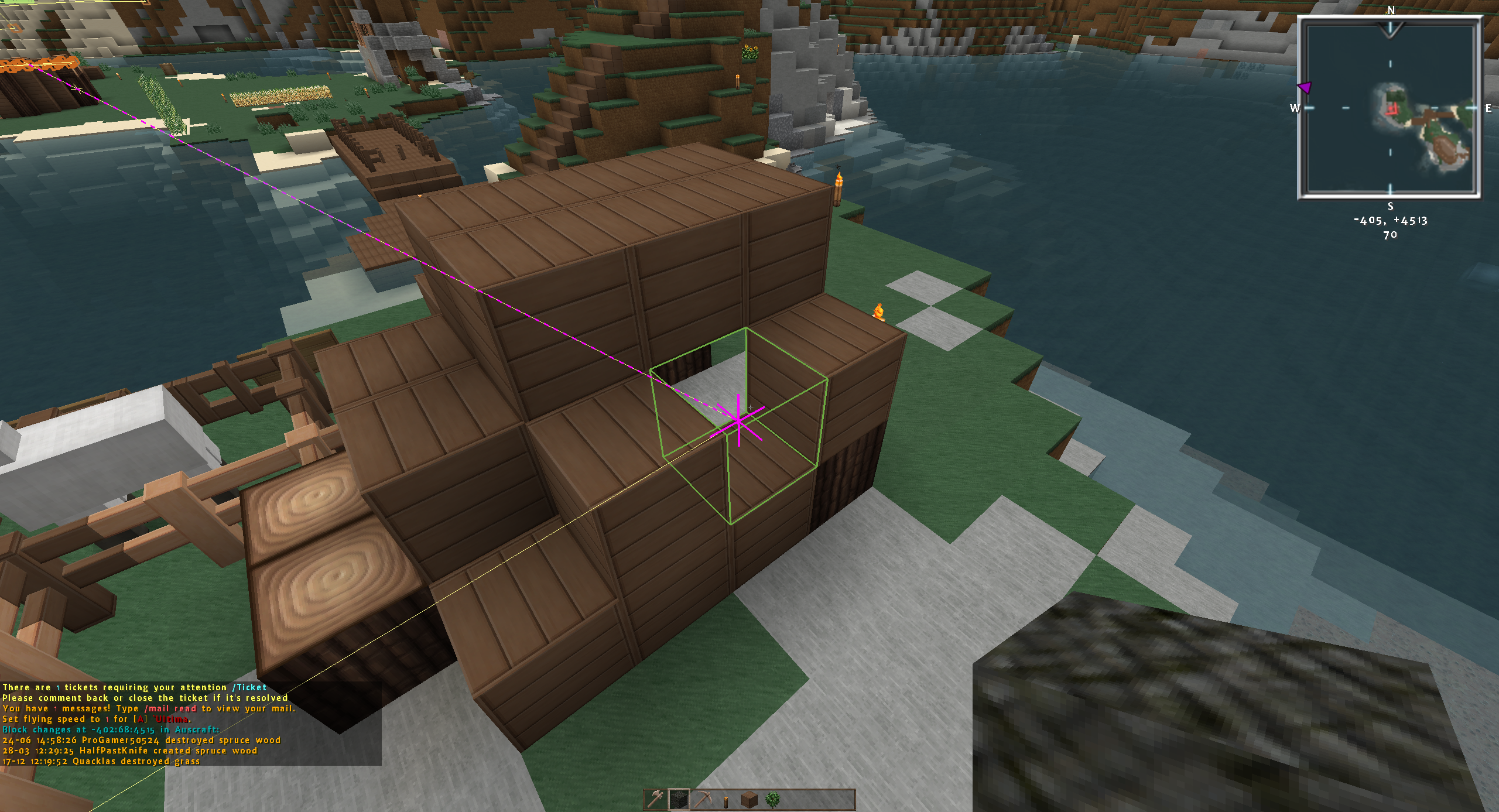Pick the sapling in the hotbar

point(773,799)
